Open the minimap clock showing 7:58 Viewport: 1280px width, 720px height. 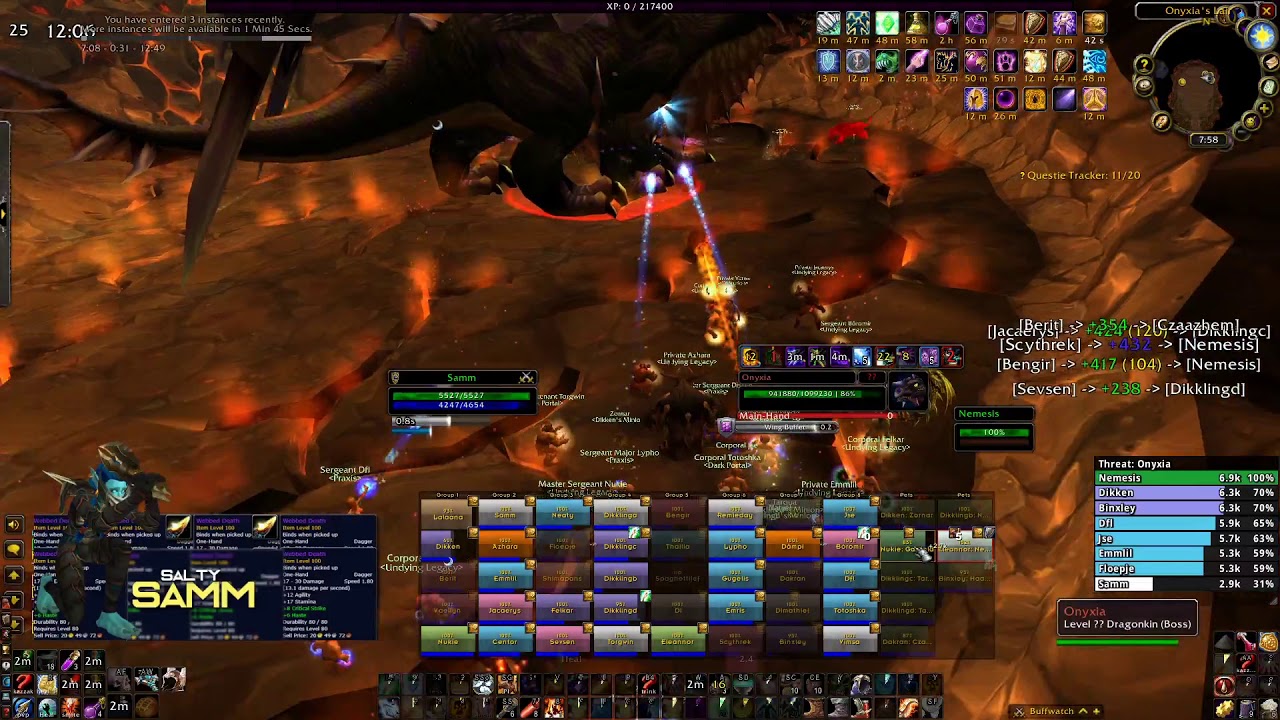coord(1208,140)
